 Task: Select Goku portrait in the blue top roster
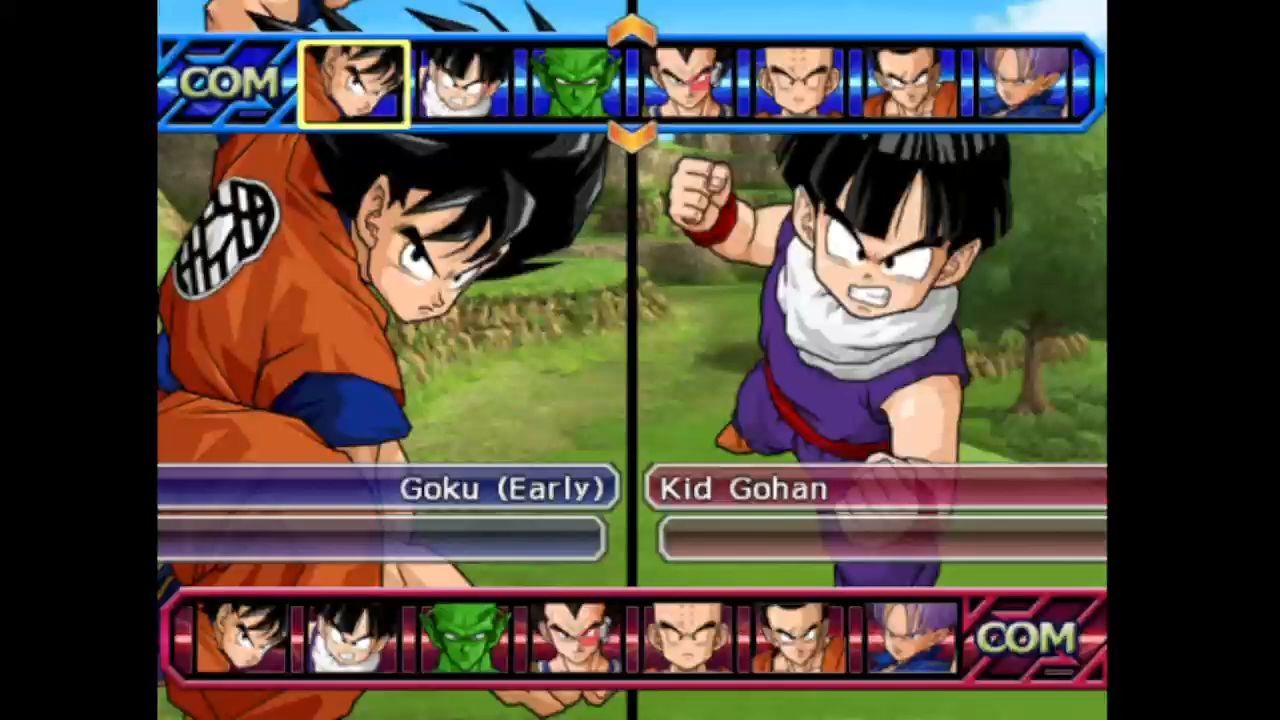(354, 84)
